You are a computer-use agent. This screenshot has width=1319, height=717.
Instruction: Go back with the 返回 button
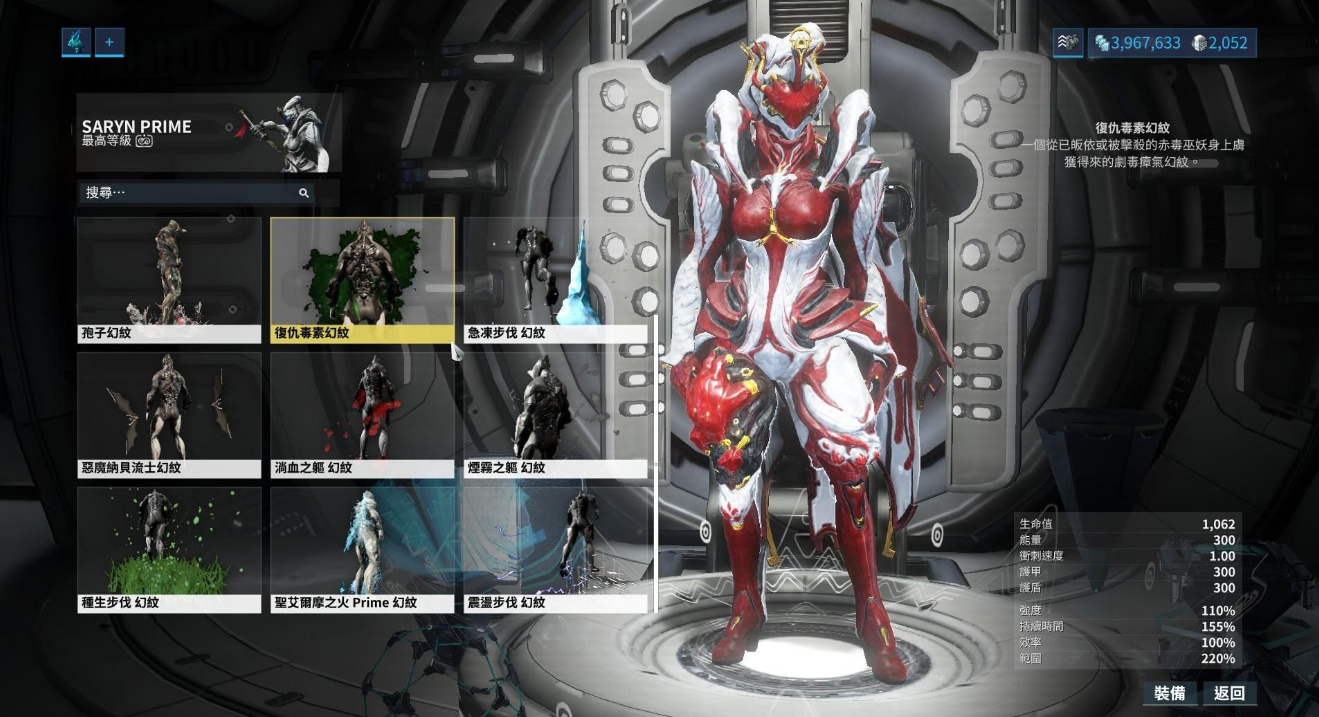(1229, 693)
